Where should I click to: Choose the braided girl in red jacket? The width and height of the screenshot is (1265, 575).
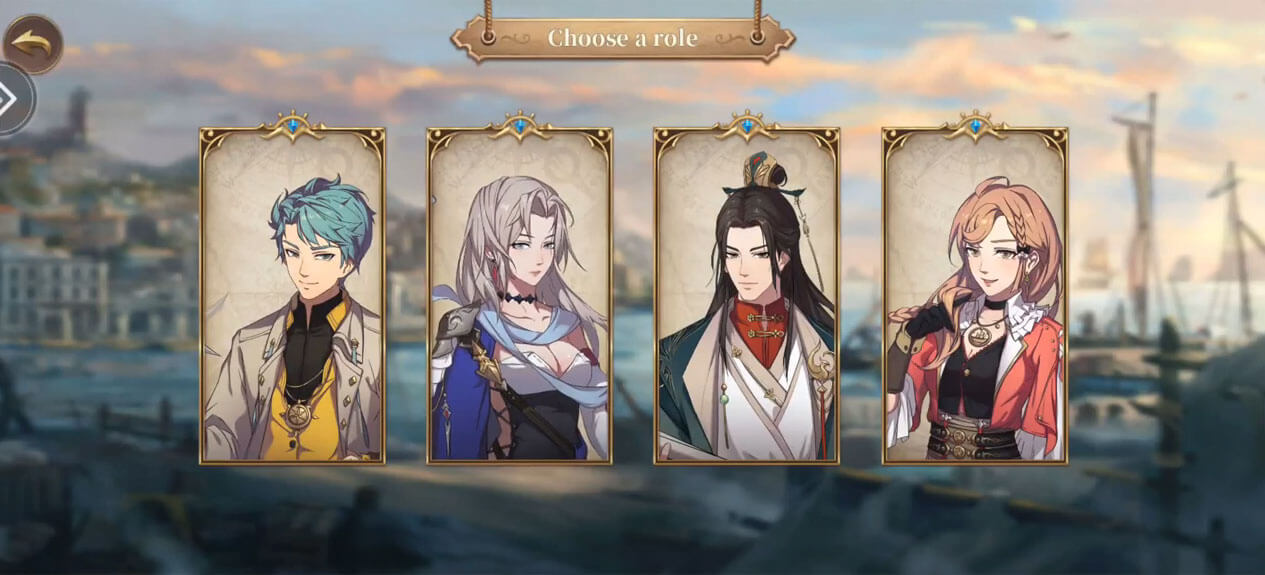(974, 297)
